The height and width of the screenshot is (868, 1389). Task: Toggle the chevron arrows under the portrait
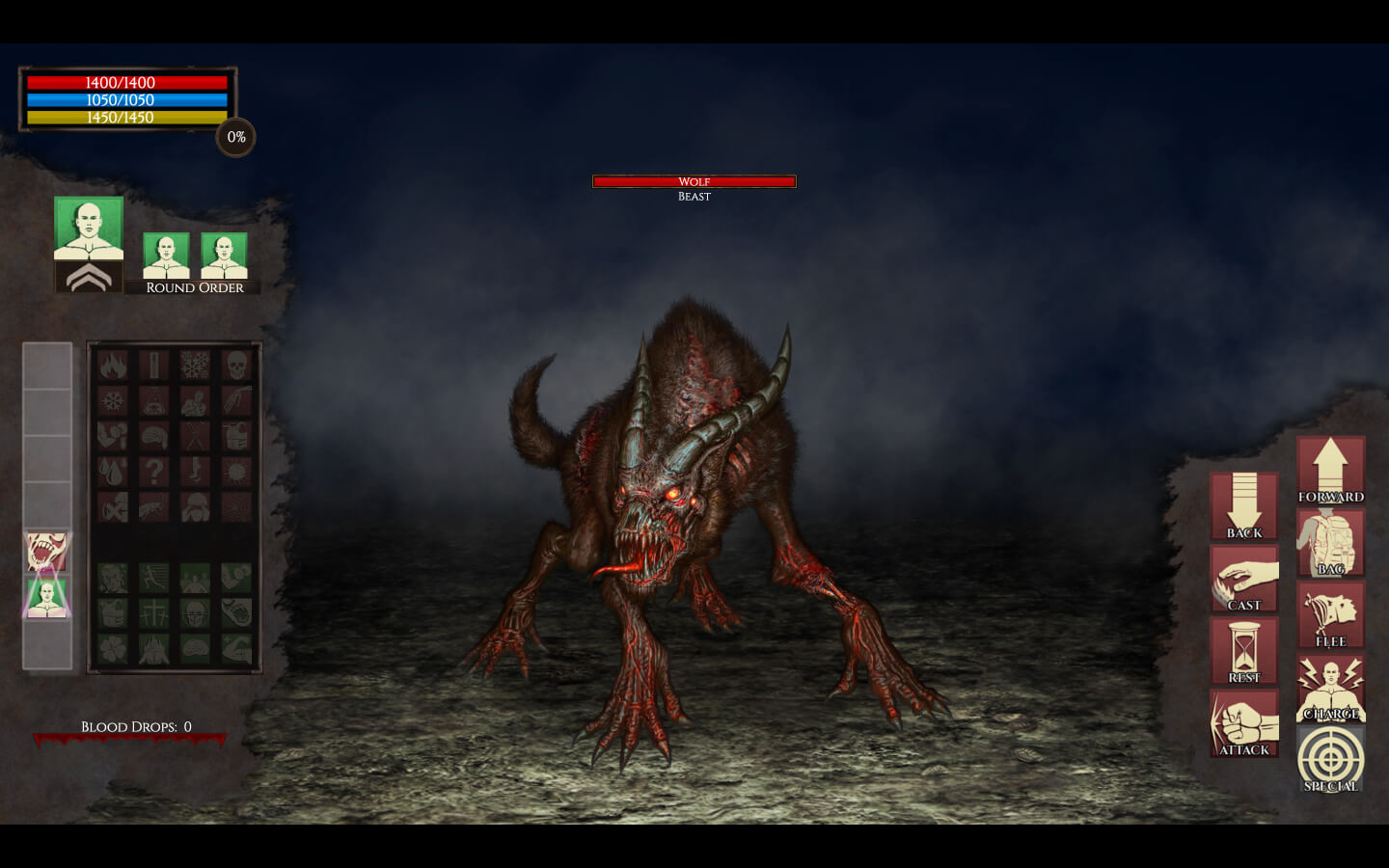point(89,278)
